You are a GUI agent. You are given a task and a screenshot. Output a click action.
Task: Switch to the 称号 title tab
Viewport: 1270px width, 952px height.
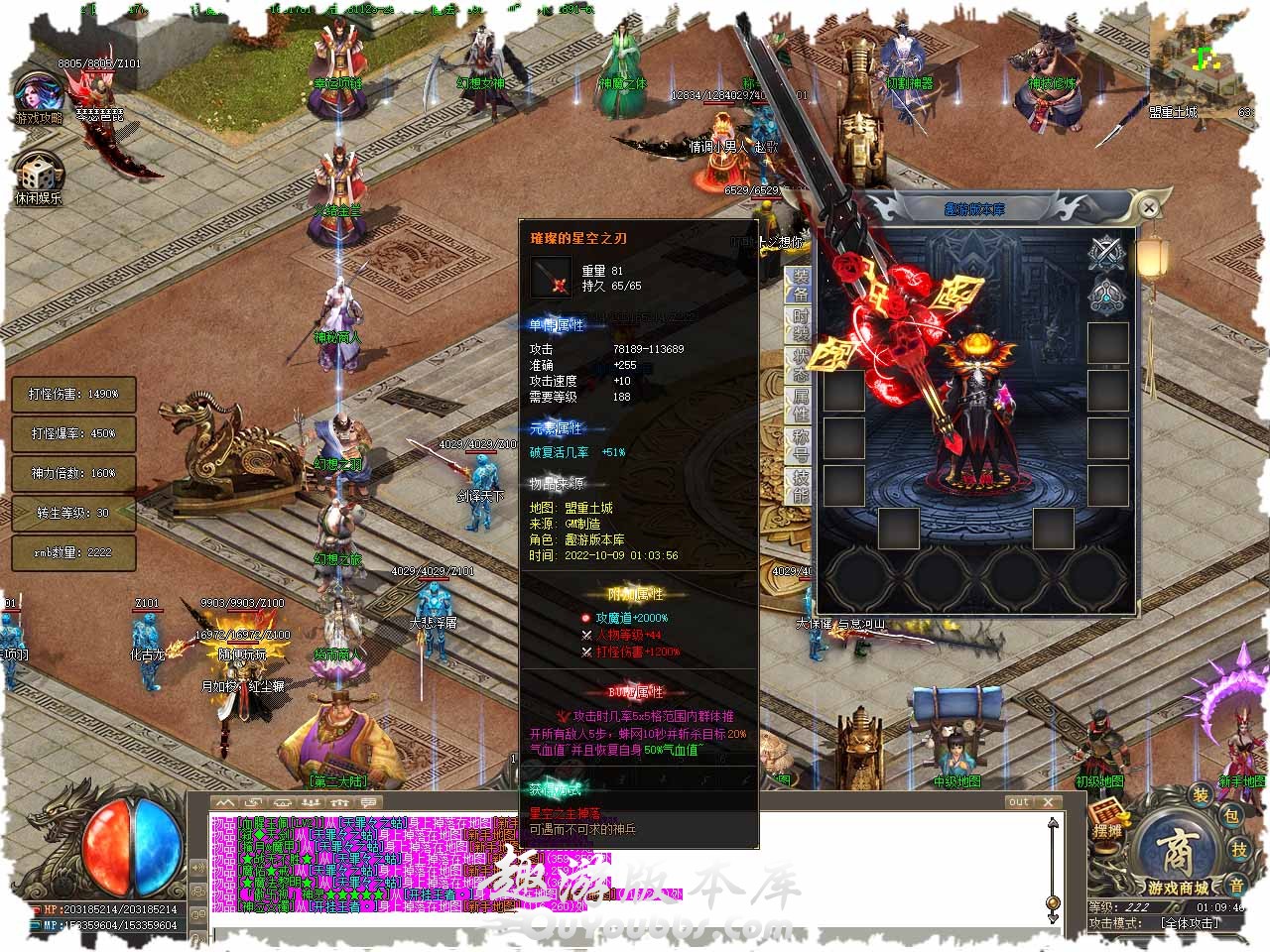point(800,445)
